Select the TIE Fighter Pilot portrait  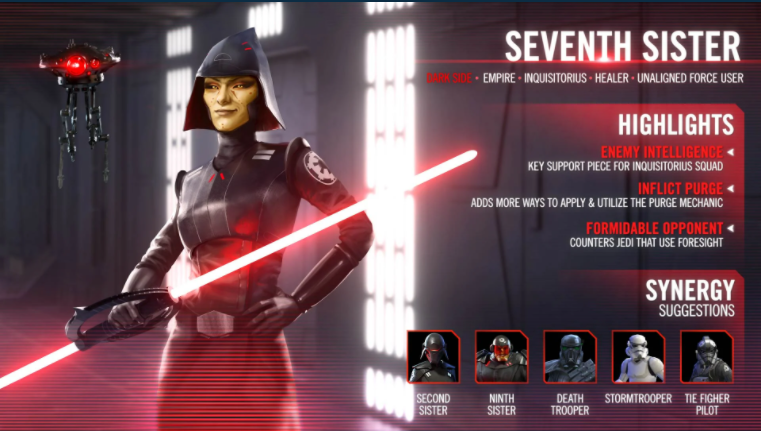pos(706,357)
